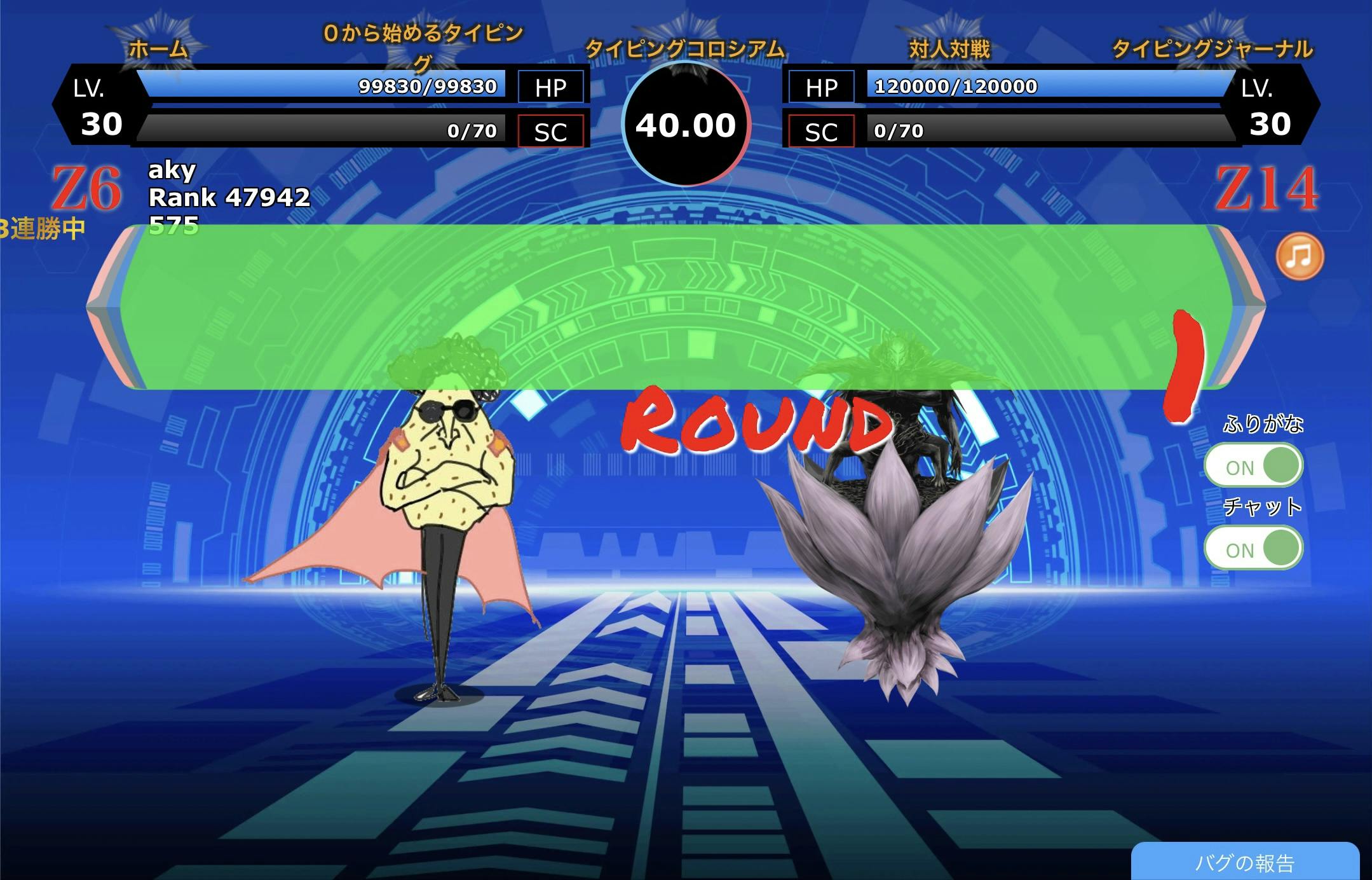Go to the ホーム page

(158, 49)
